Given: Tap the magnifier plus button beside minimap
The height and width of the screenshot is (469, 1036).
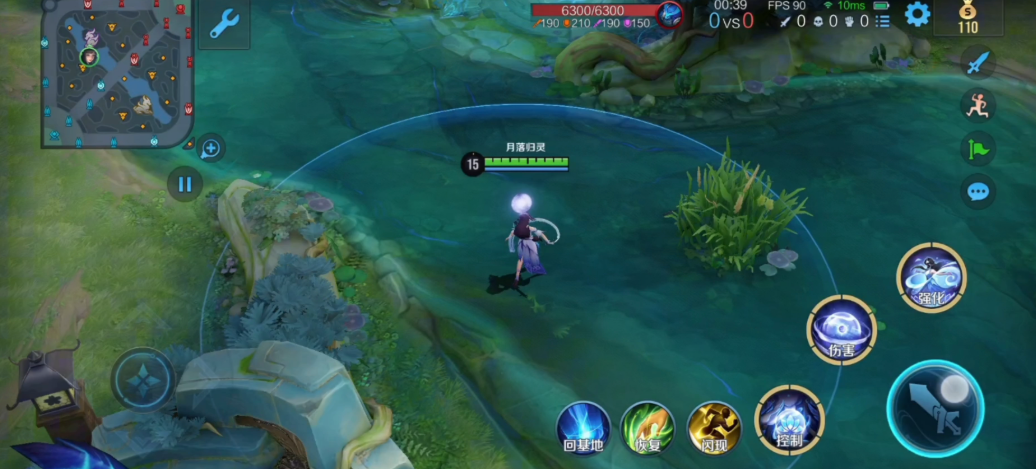Looking at the screenshot, I should 211,149.
